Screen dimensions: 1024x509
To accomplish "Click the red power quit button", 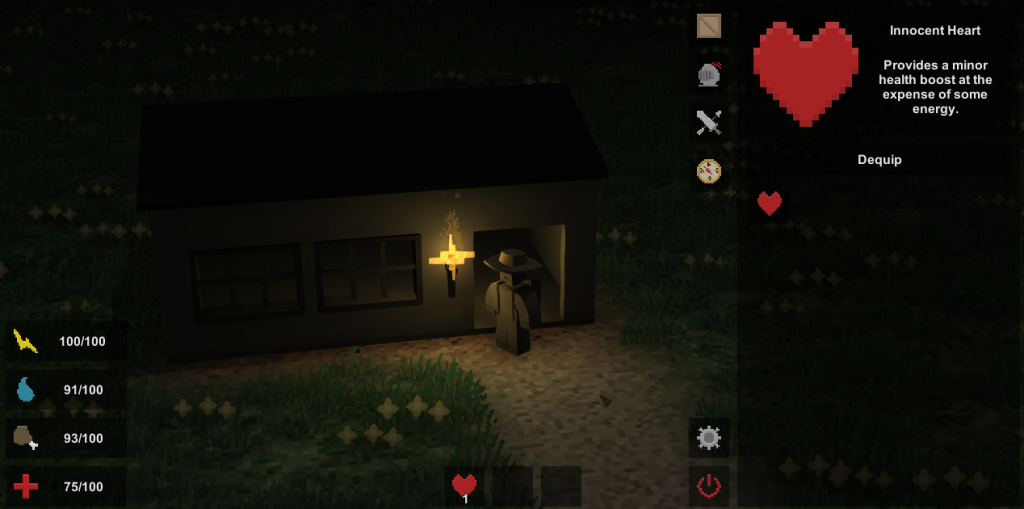I will 709,486.
